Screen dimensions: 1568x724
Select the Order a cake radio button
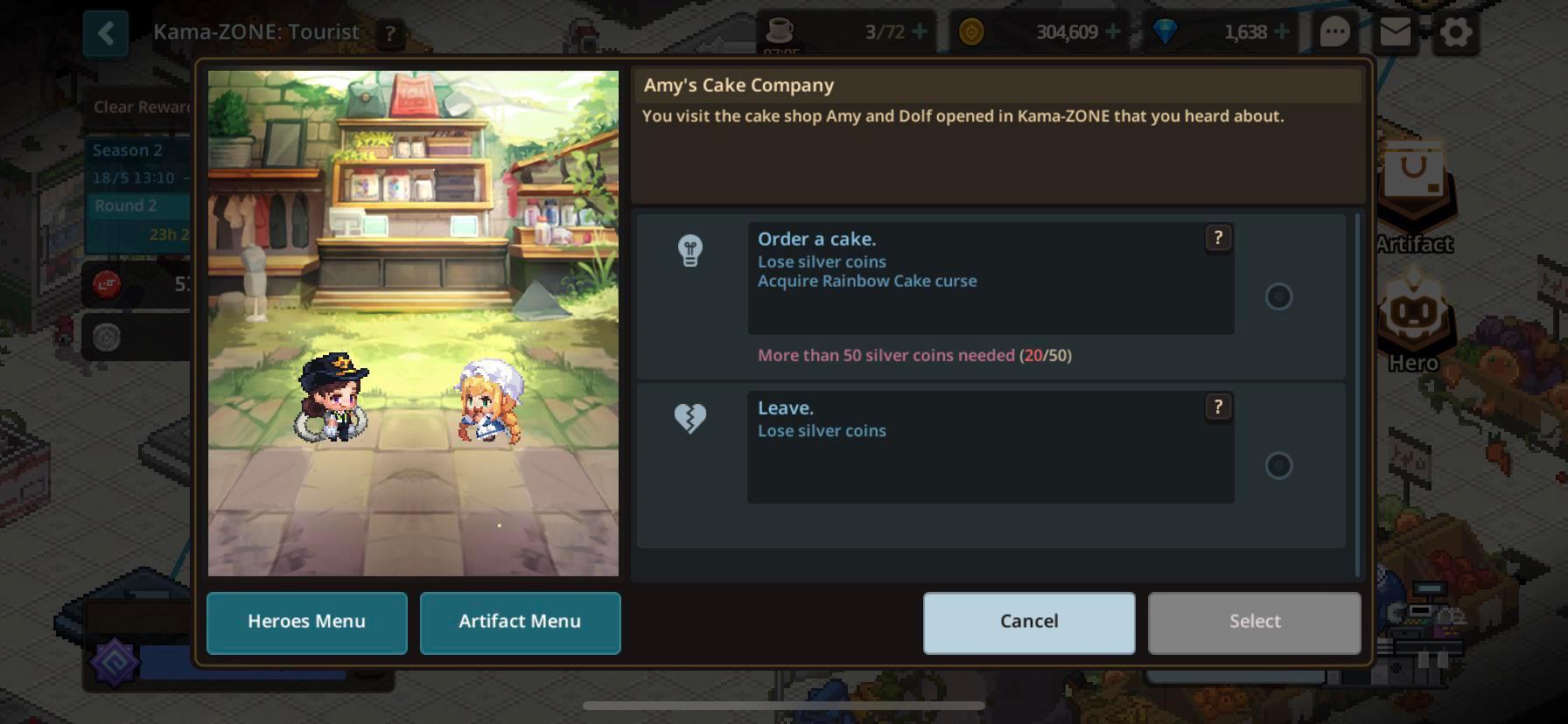1279,297
